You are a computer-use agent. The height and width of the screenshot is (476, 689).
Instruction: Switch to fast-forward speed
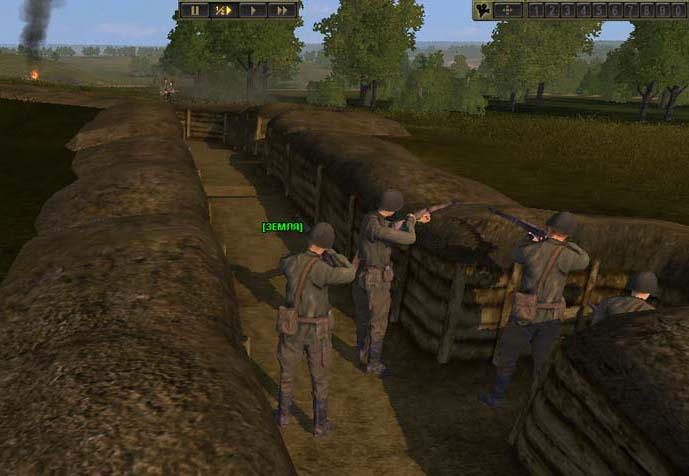click(x=283, y=10)
